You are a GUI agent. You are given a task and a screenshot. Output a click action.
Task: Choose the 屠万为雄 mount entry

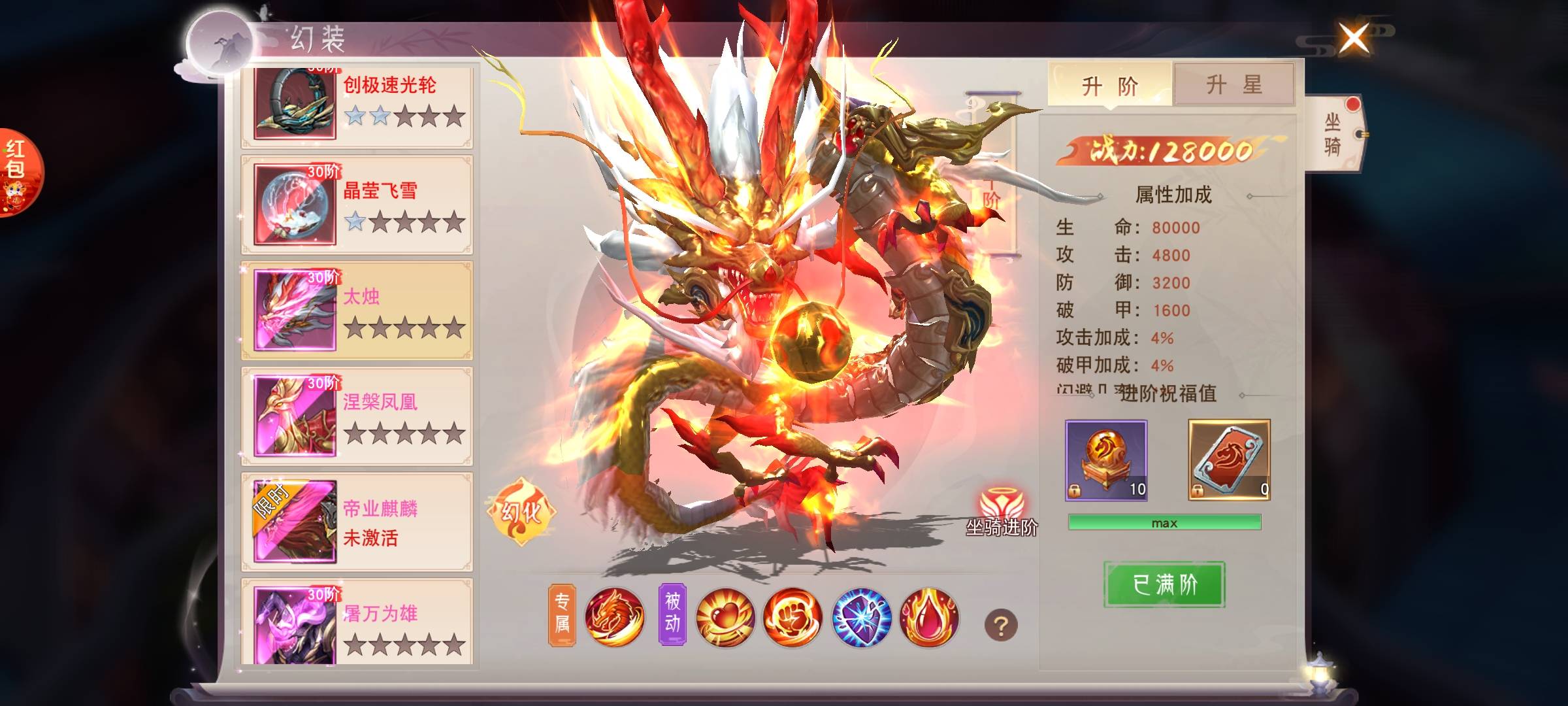(357, 622)
